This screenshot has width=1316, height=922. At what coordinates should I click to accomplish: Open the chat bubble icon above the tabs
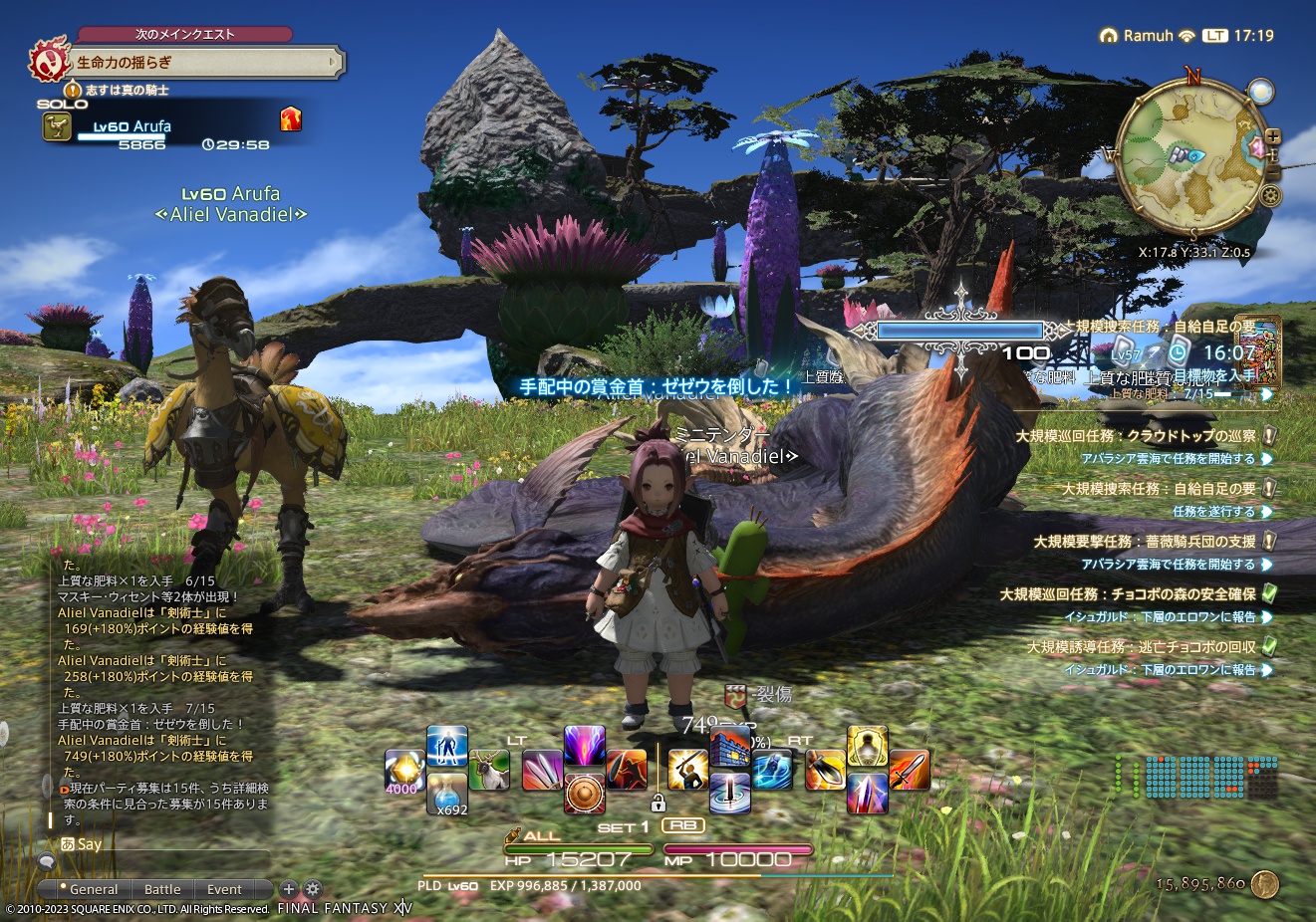tap(46, 861)
